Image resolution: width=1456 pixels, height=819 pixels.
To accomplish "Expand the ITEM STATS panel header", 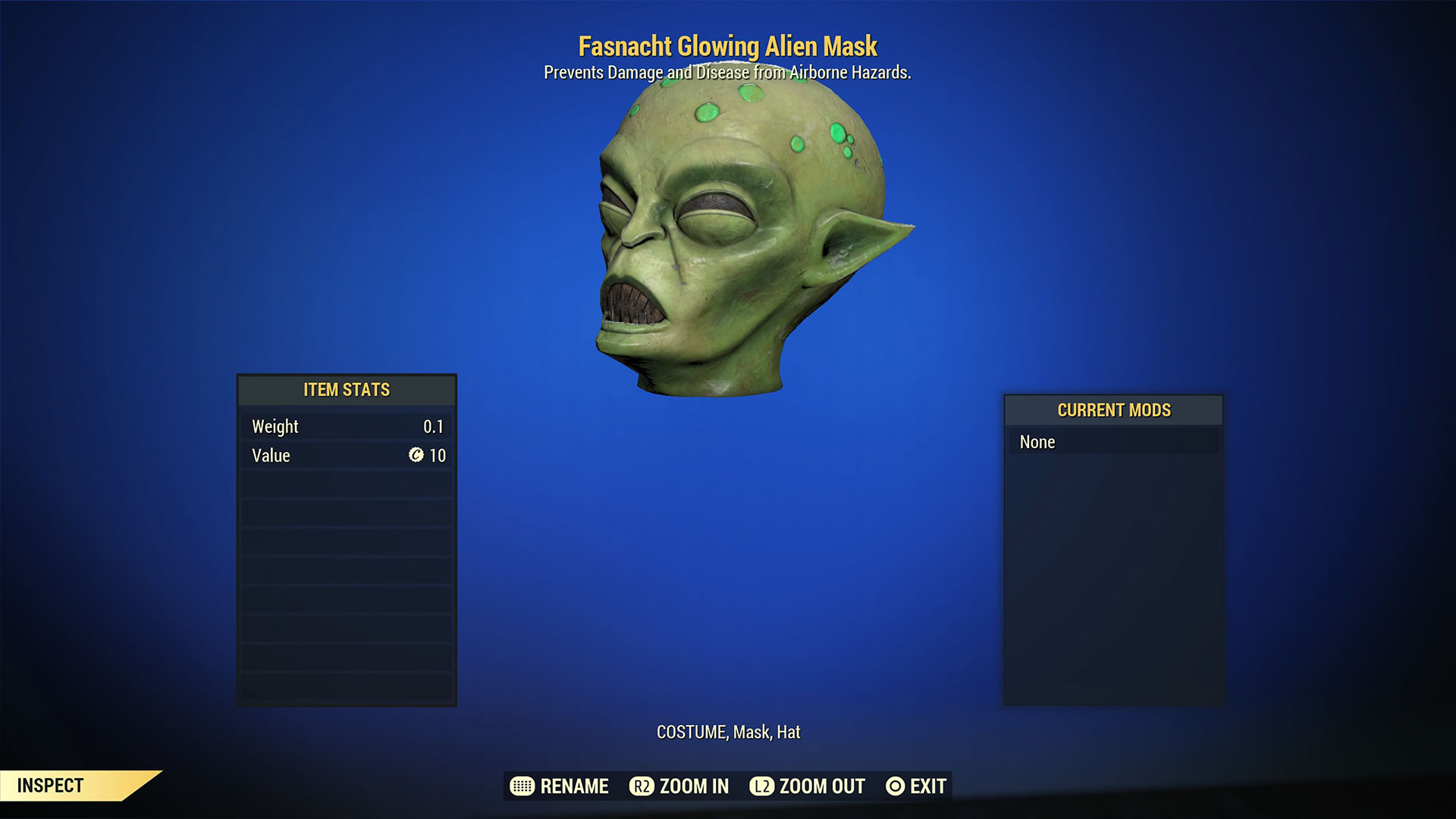I will click(346, 390).
